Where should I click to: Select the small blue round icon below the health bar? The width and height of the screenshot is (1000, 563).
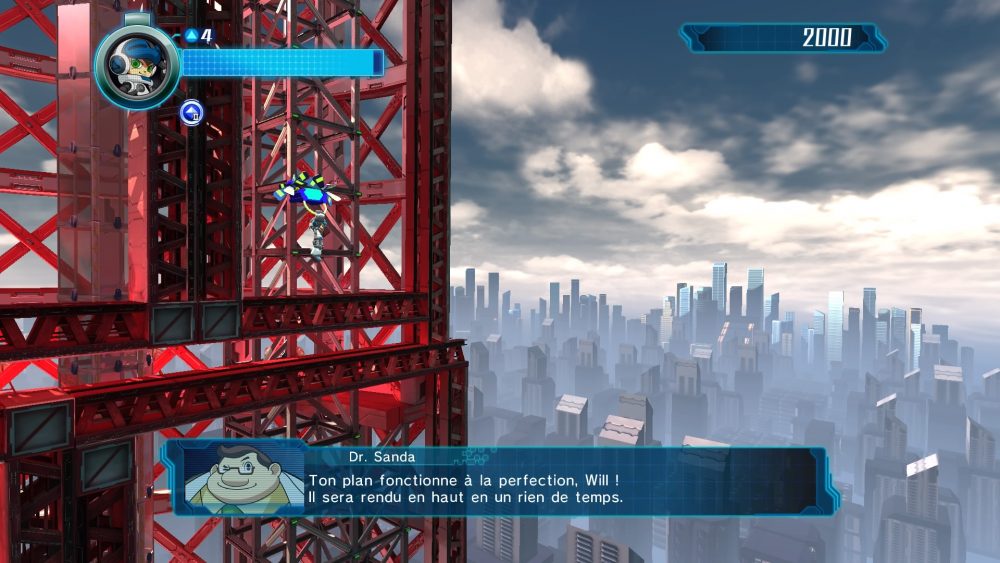(191, 112)
